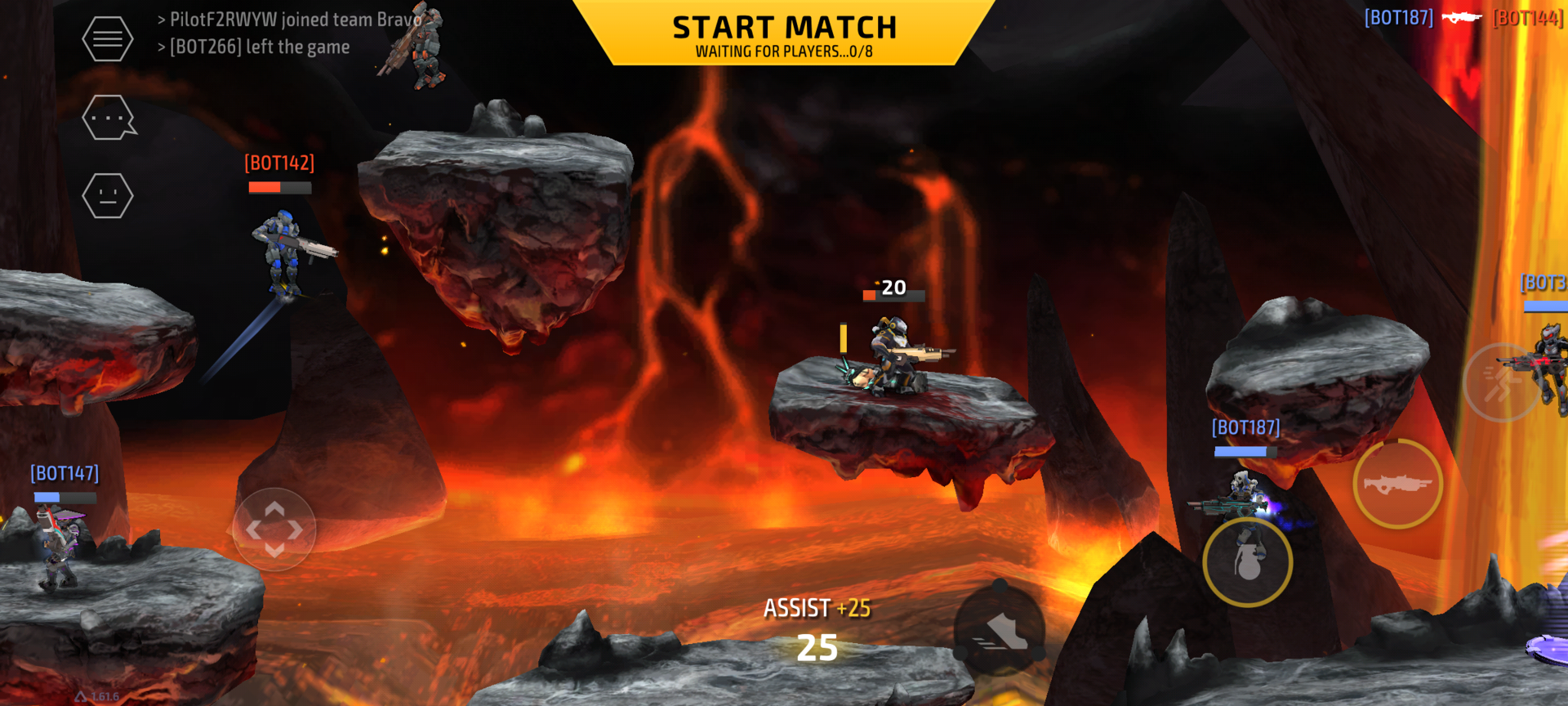
Task: Activate the winged boot jump button
Action: (1000, 631)
